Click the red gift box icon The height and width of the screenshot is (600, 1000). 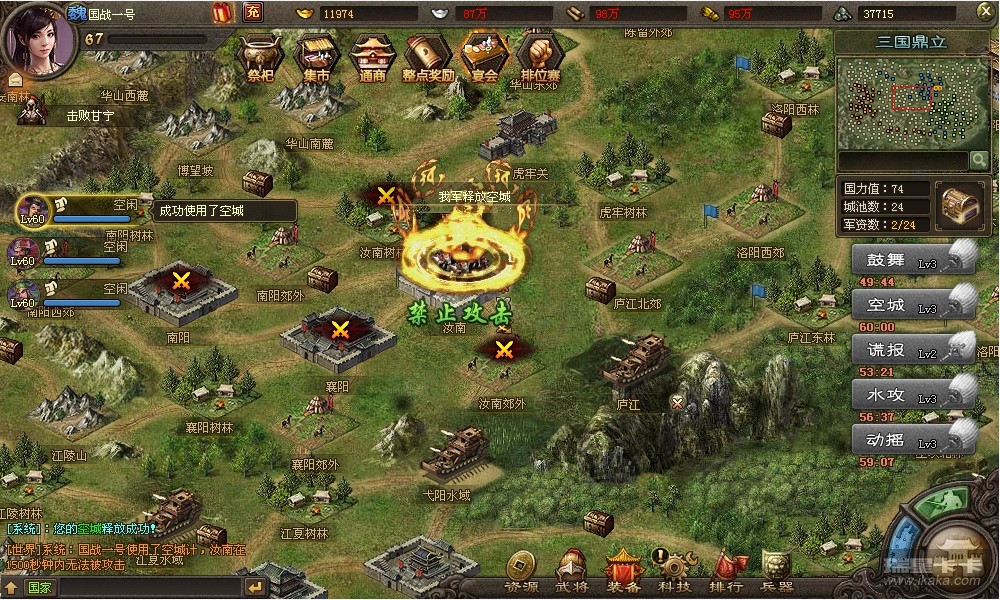(x=223, y=13)
